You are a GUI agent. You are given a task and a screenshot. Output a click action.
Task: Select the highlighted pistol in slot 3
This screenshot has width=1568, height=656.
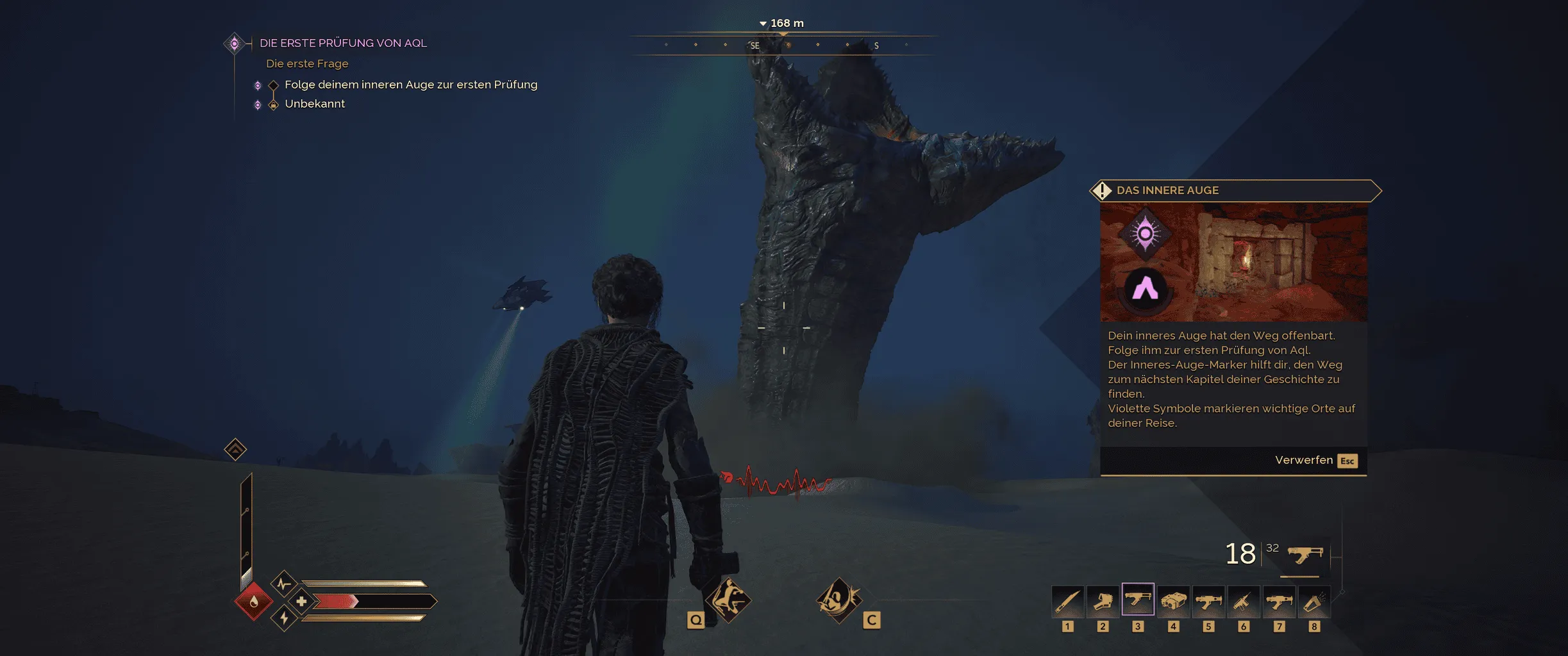pyautogui.click(x=1138, y=600)
